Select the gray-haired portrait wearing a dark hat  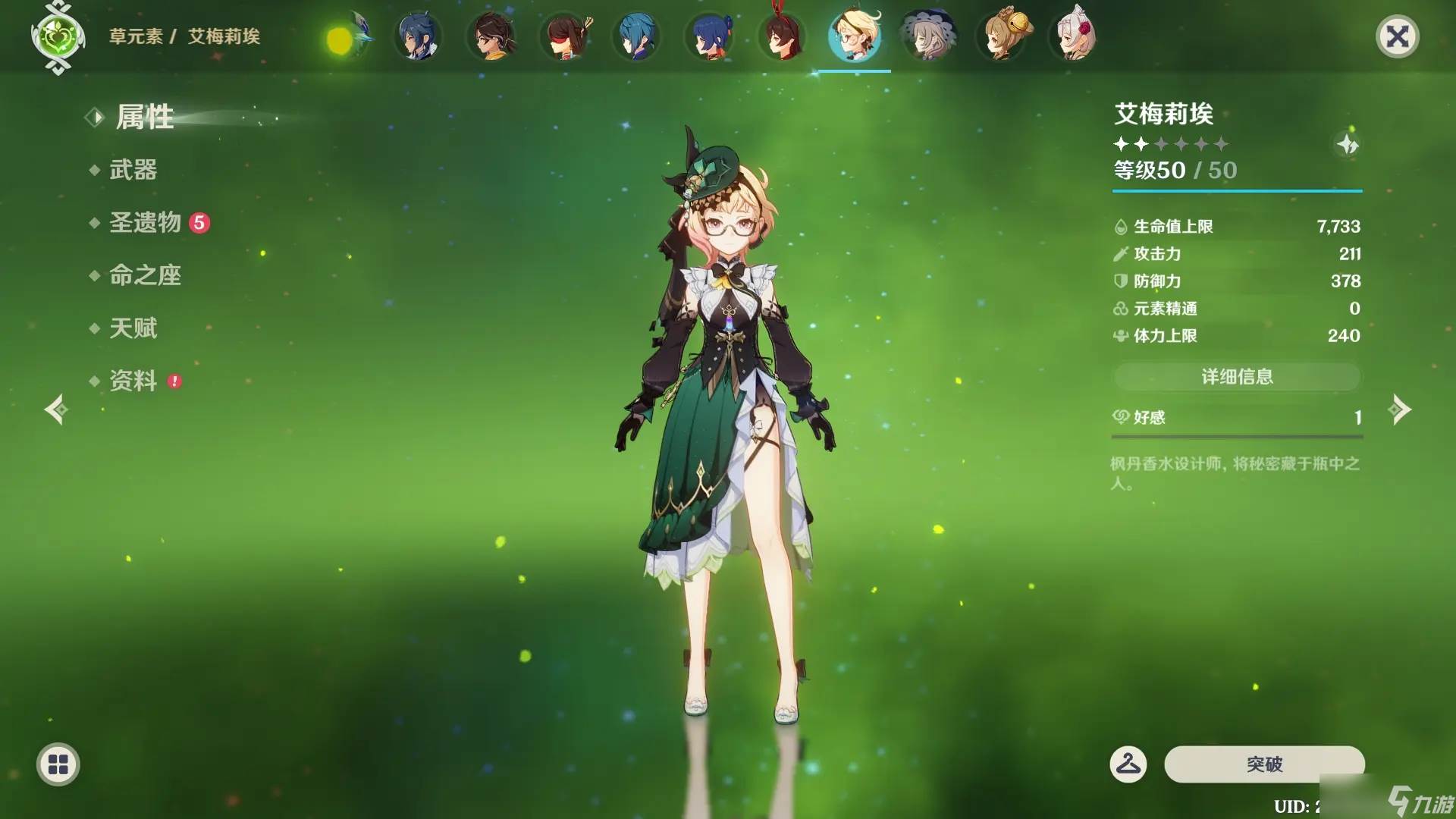(x=928, y=36)
